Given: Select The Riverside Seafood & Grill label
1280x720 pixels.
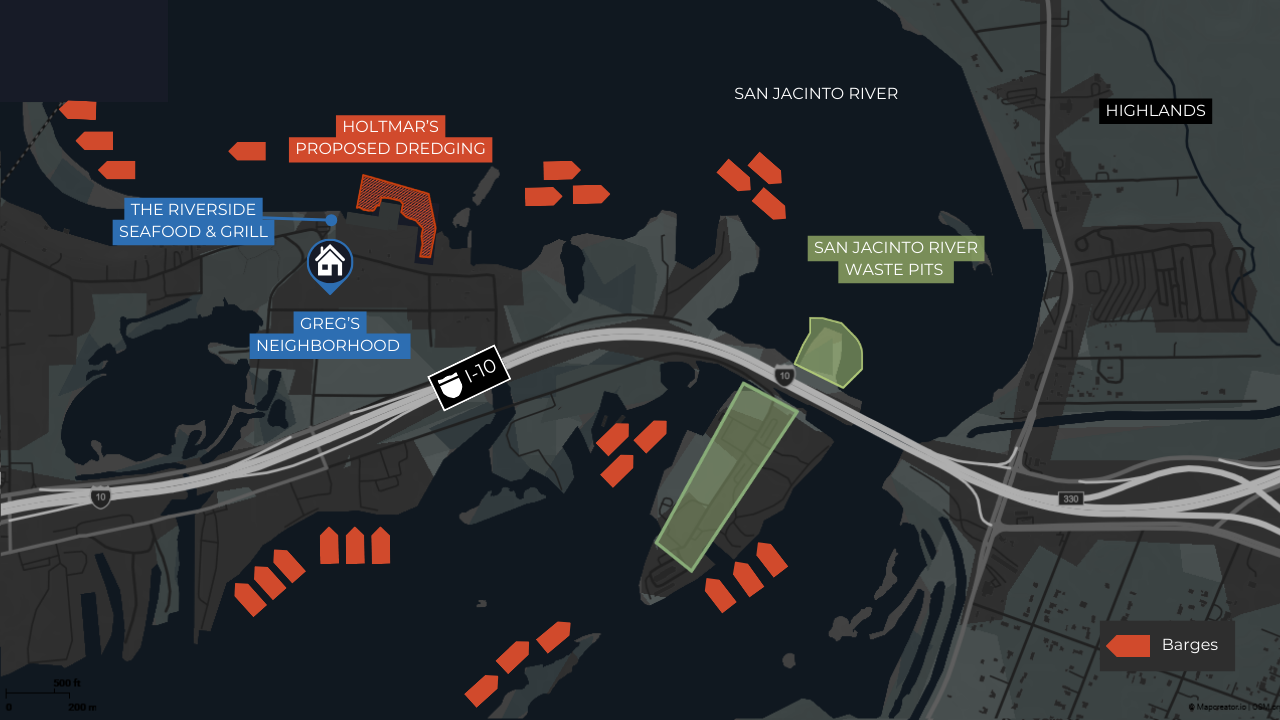Looking at the screenshot, I should [194, 221].
